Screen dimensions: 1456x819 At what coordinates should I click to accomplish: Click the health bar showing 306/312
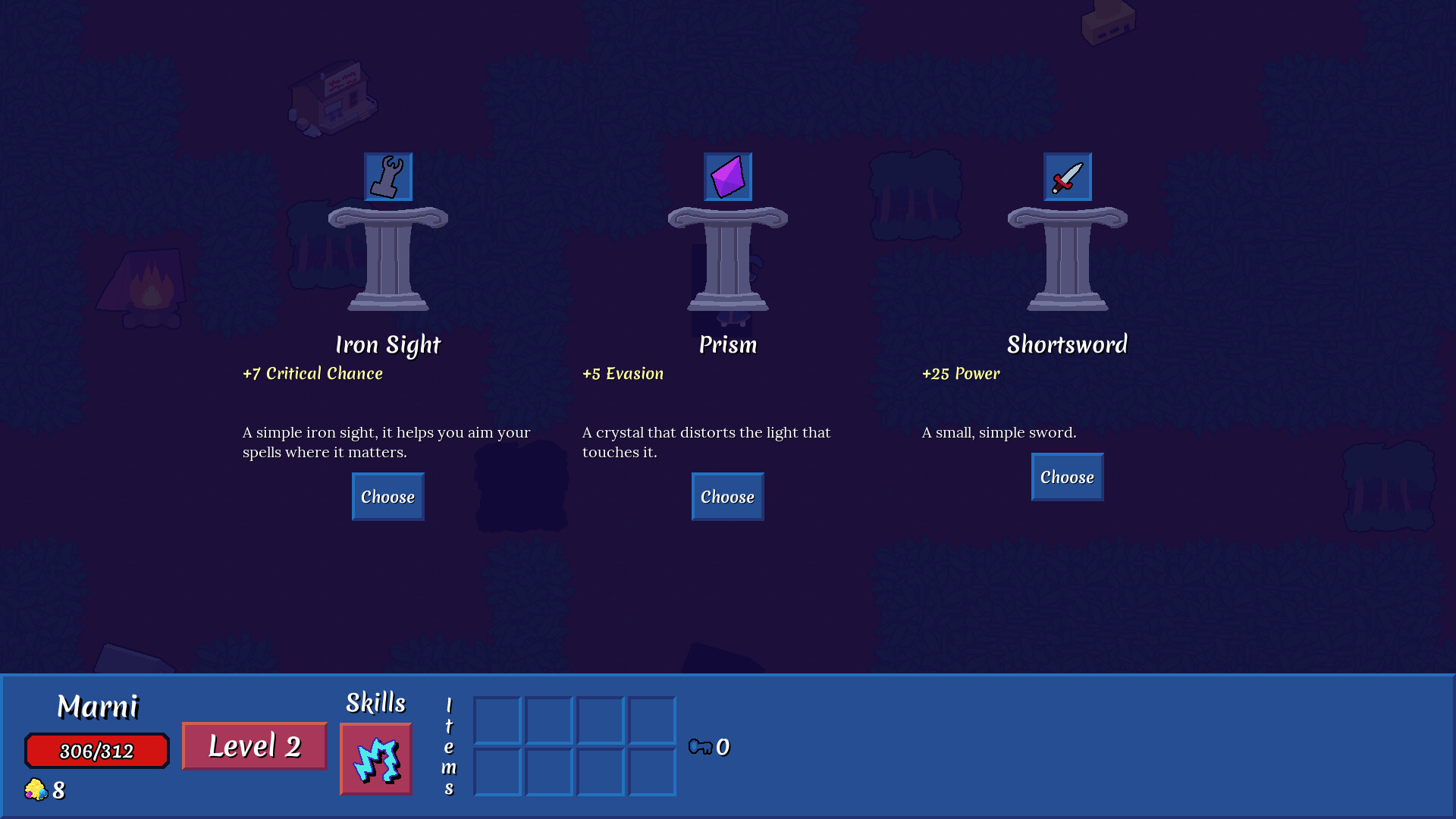coord(96,750)
